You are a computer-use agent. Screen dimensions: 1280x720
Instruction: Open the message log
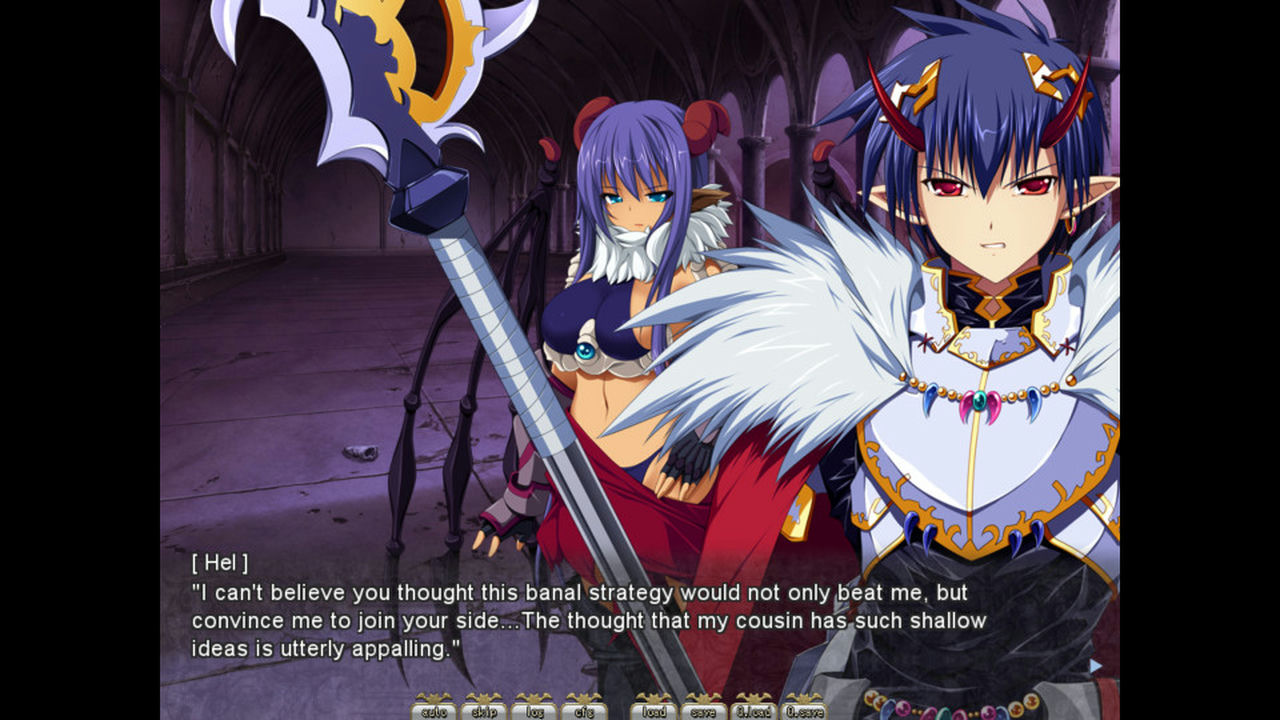click(535, 713)
